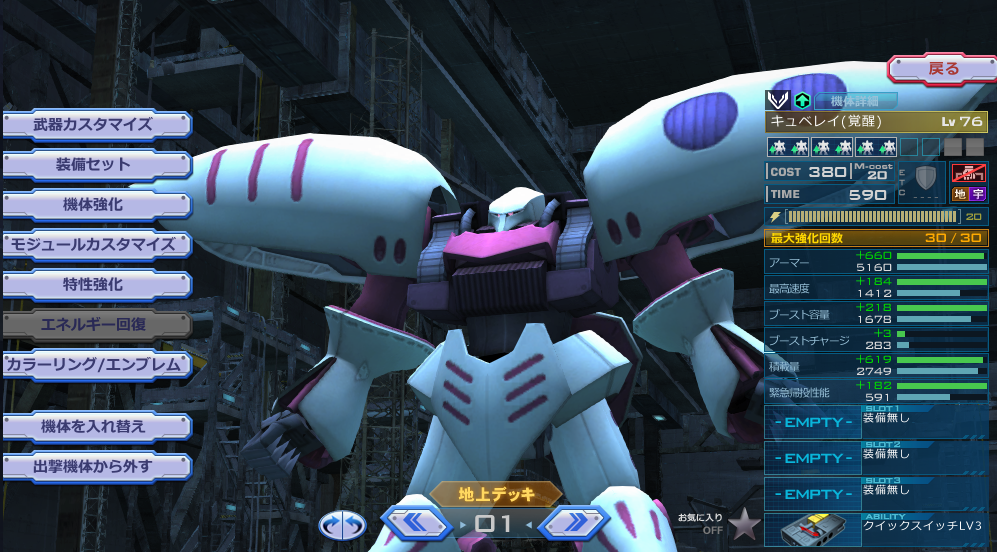Open カラーリング/エンブレム coloring and emblem

(94, 365)
